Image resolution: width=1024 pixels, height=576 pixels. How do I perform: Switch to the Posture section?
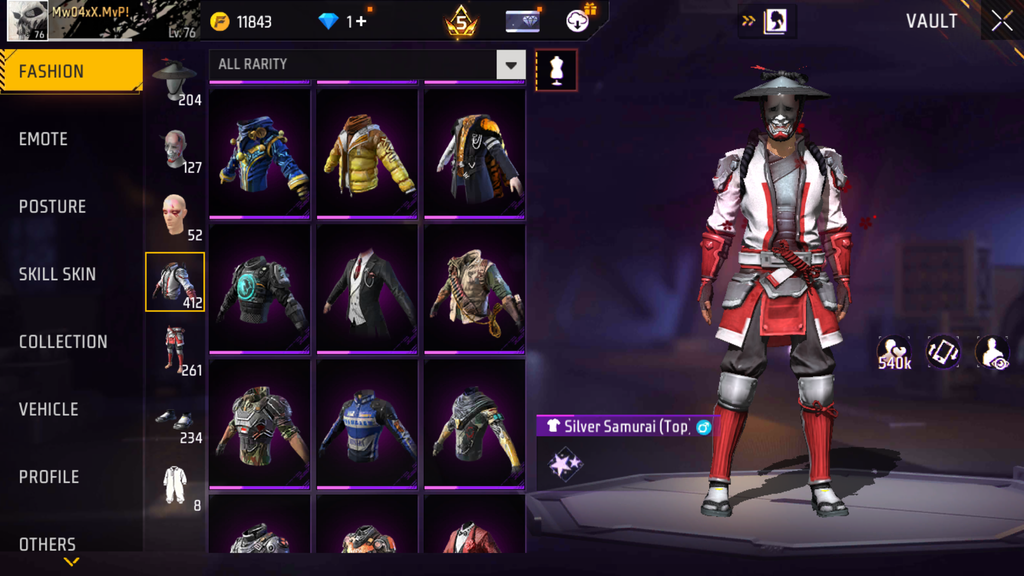[x=53, y=207]
